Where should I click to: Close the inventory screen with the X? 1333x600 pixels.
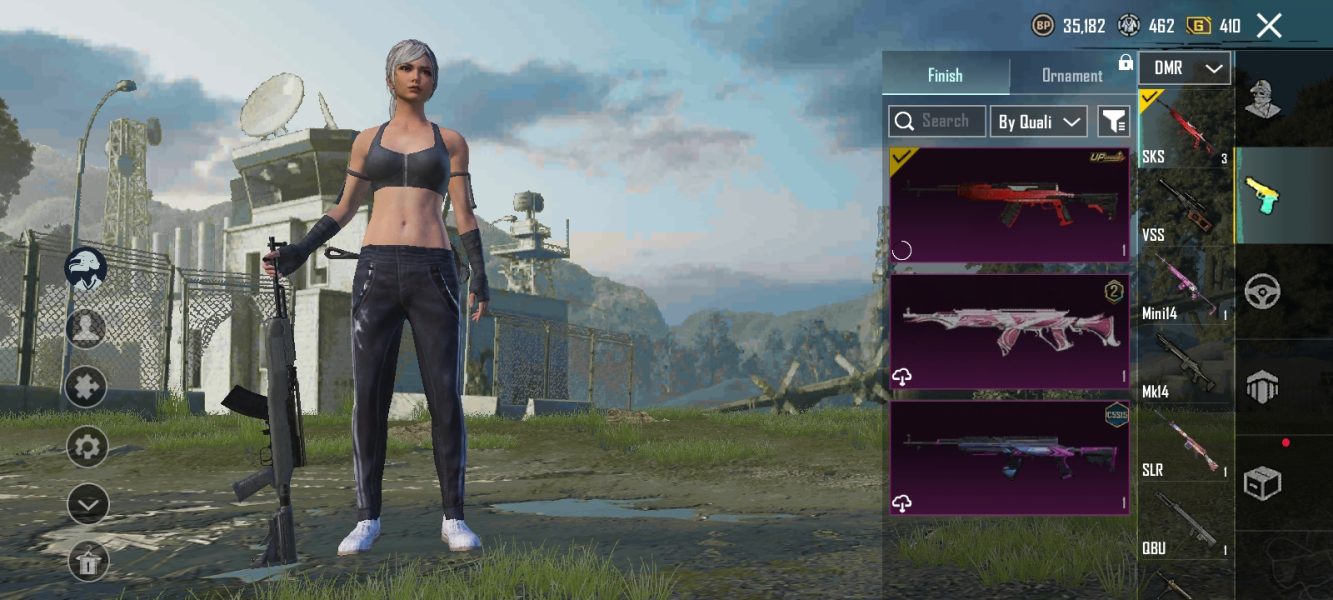pyautogui.click(x=1269, y=26)
